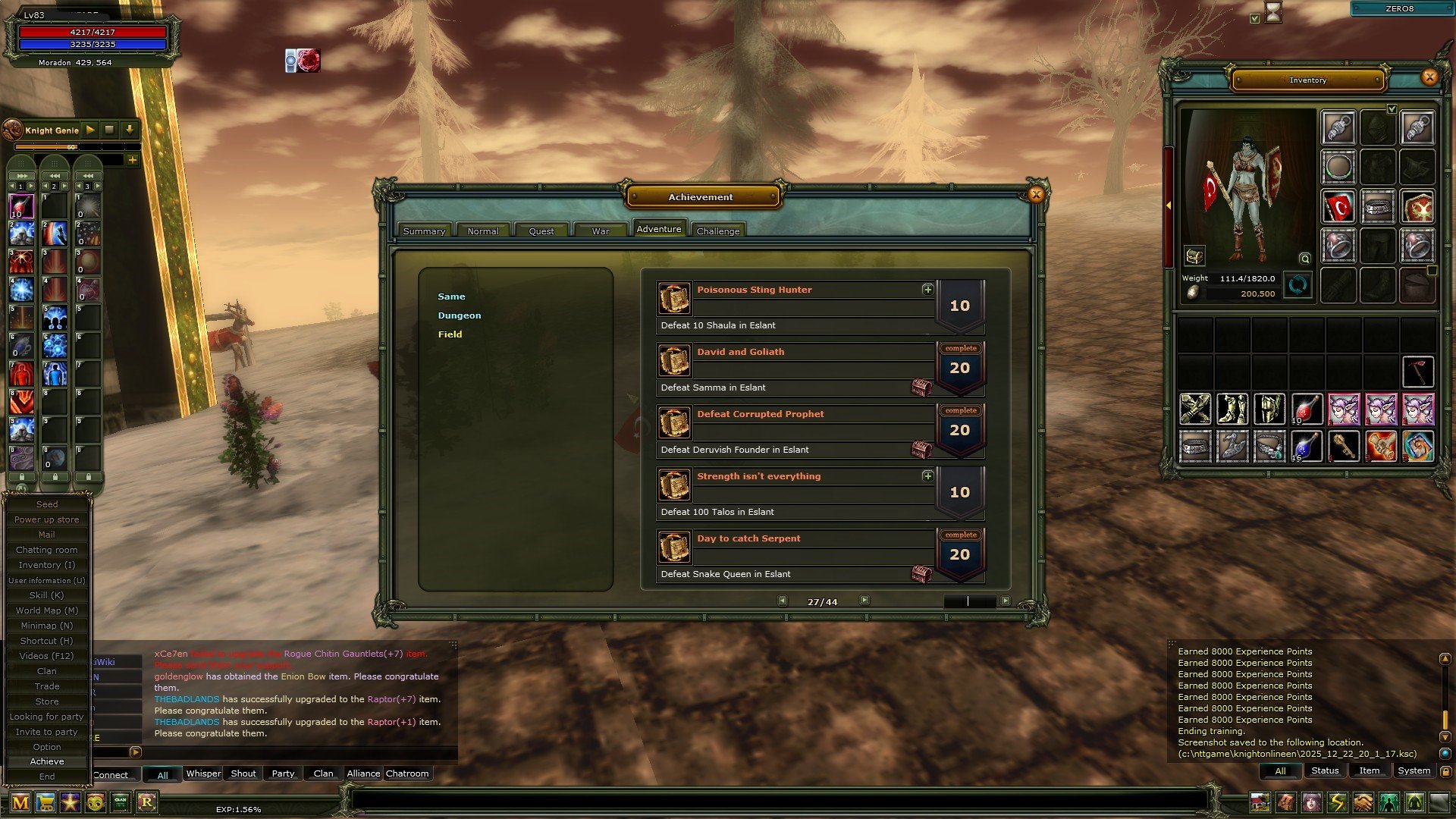Close the Inventory panel
This screenshot has width=1456, height=819.
pos(1429,77)
